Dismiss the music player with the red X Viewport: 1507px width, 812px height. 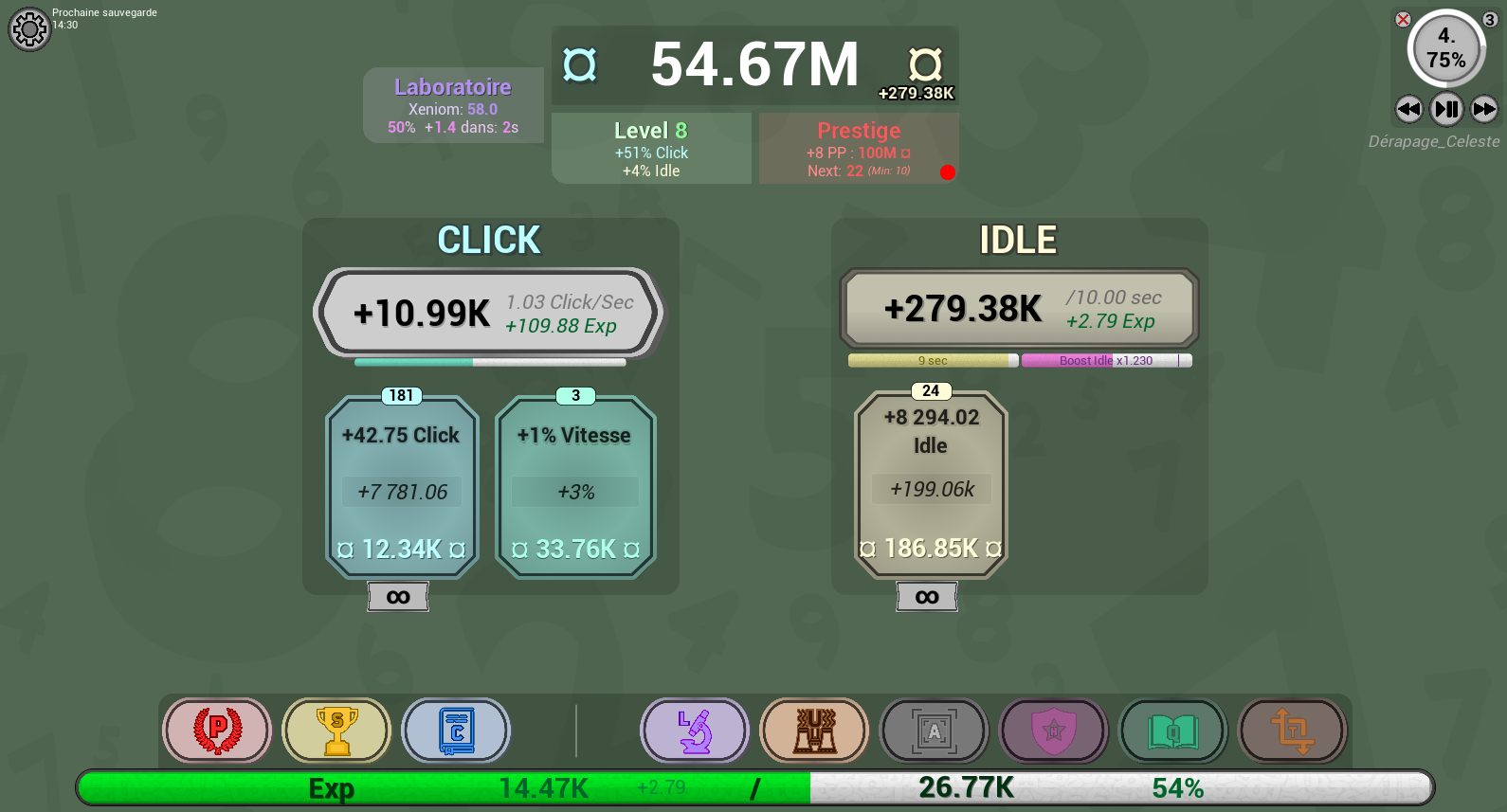[1403, 21]
